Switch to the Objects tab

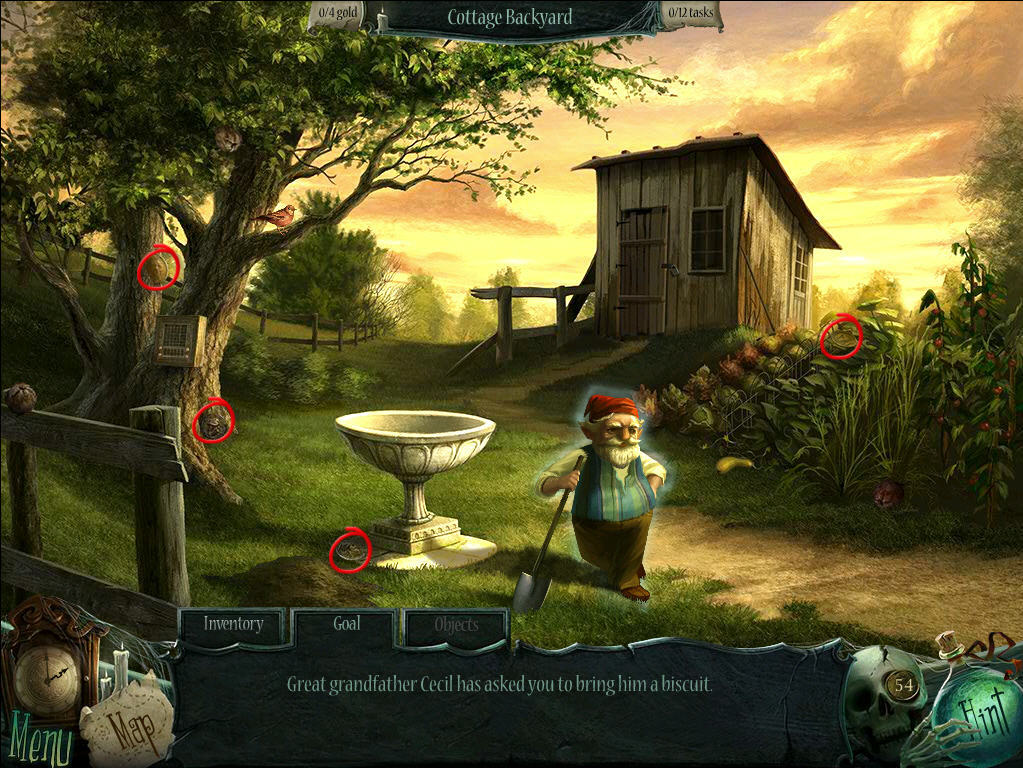coord(456,626)
